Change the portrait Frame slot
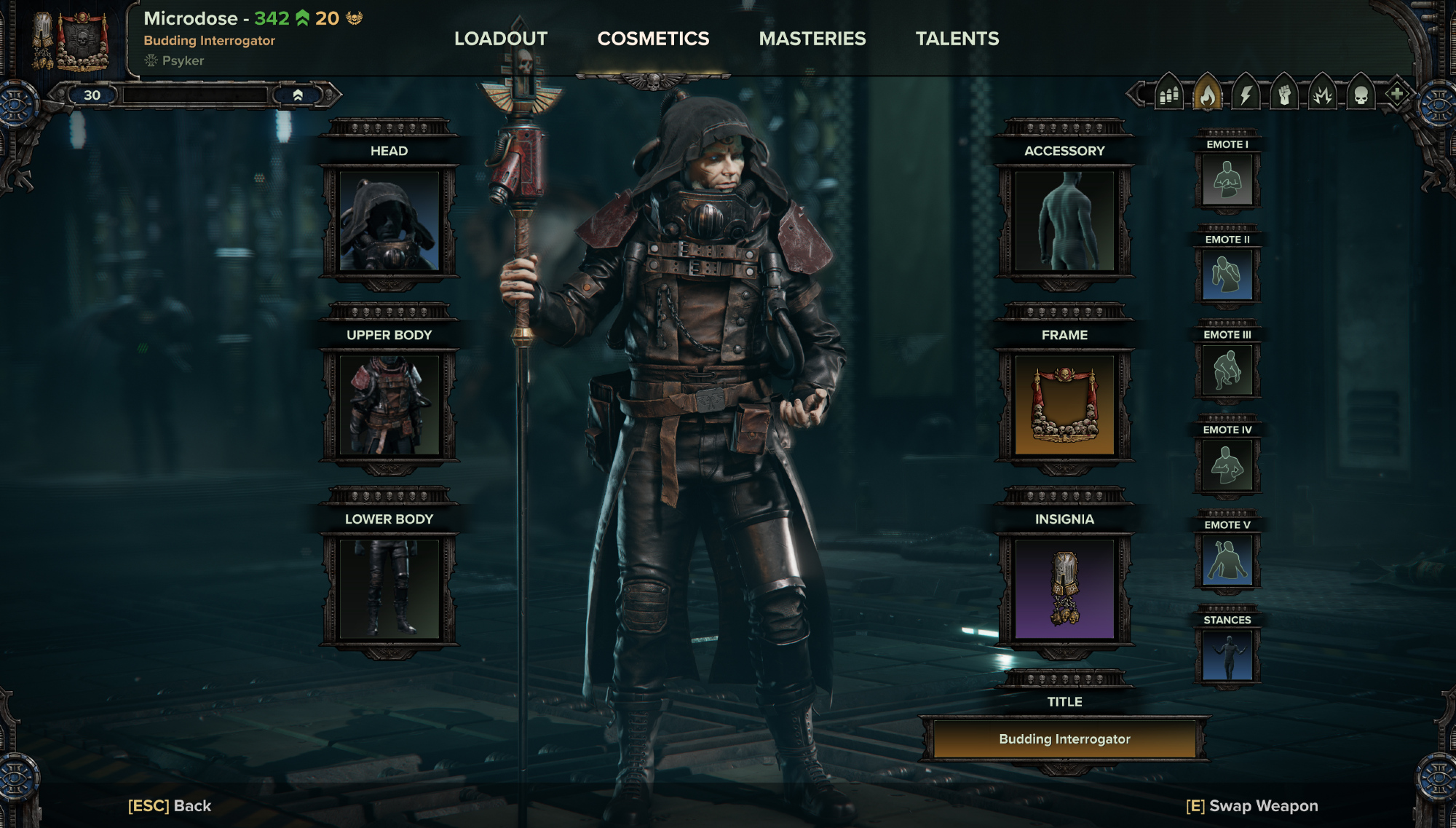This screenshot has width=1456, height=828. coord(1064,405)
